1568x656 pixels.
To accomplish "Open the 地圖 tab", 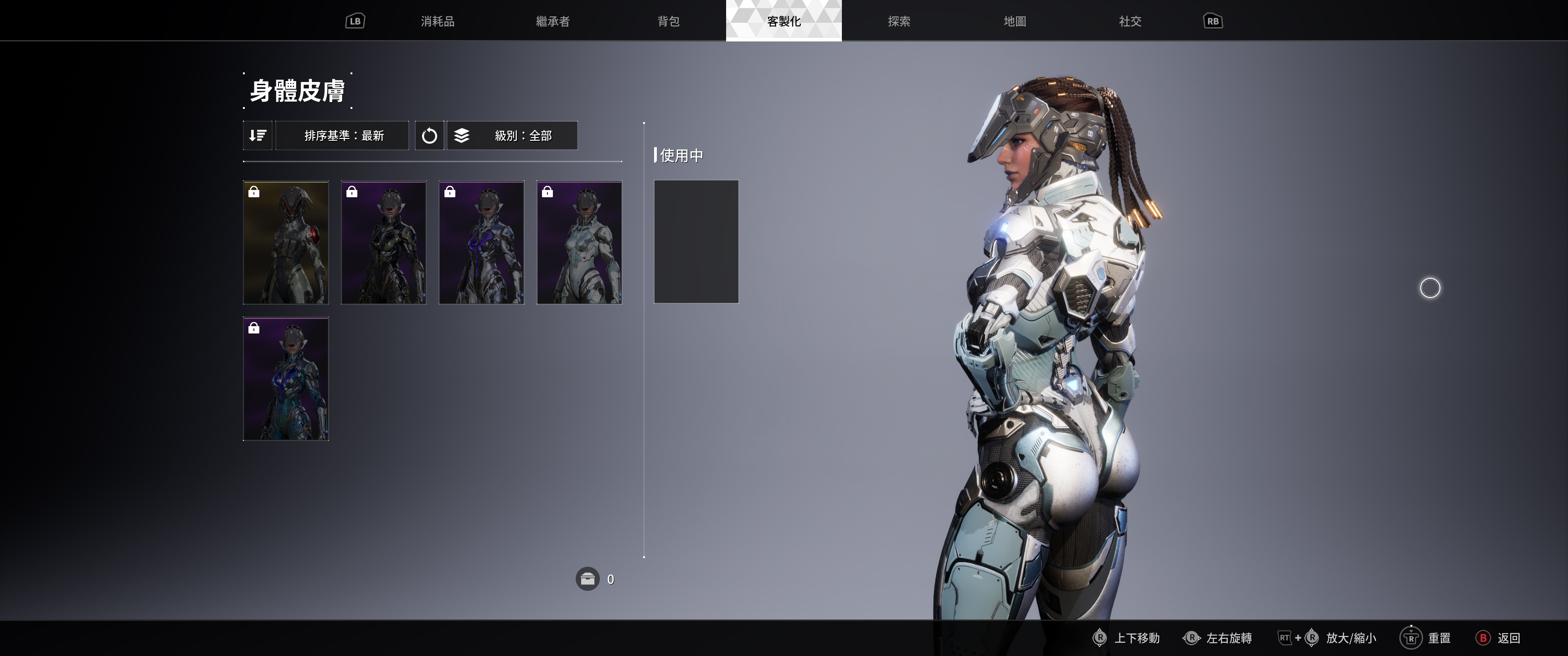I will click(1015, 21).
